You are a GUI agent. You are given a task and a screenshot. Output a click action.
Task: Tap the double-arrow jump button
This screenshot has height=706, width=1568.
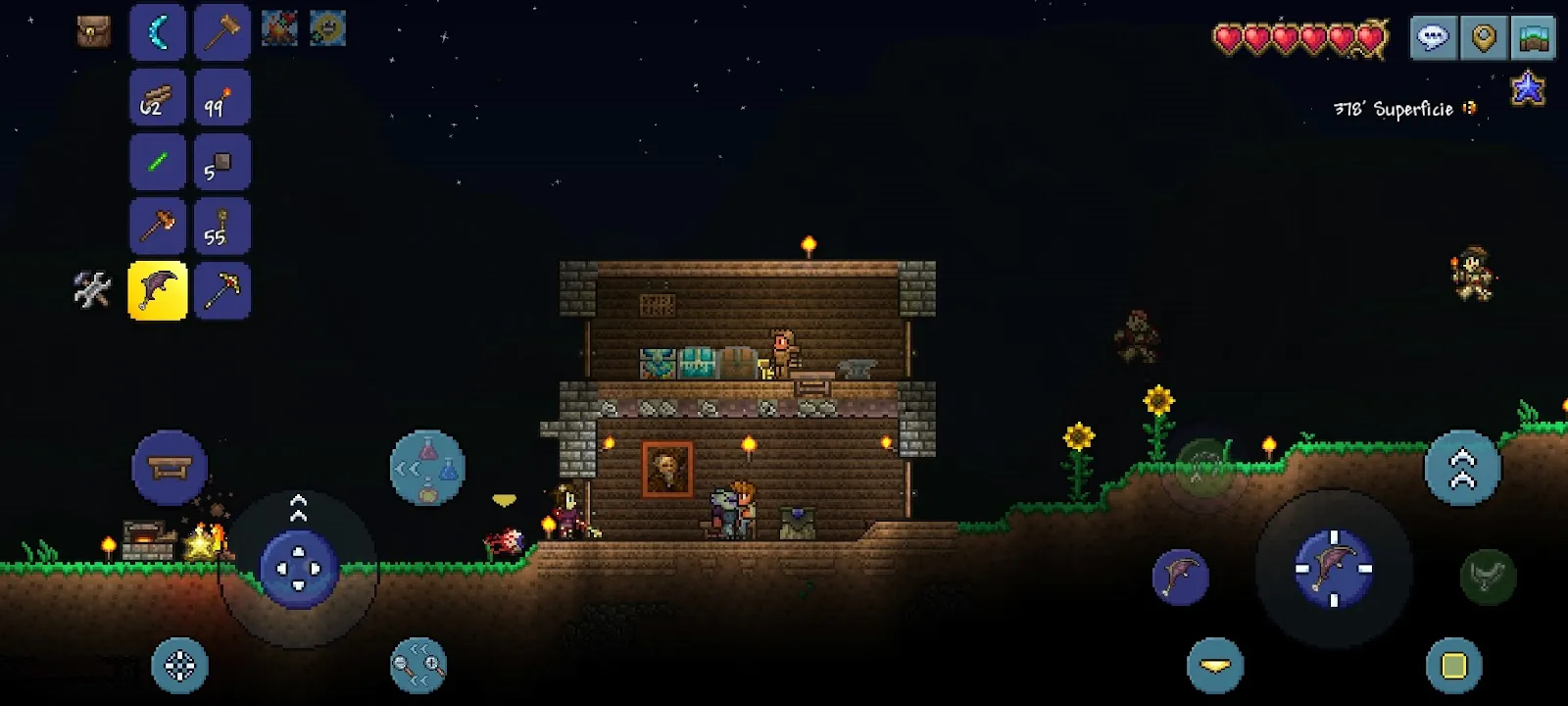[1461, 468]
